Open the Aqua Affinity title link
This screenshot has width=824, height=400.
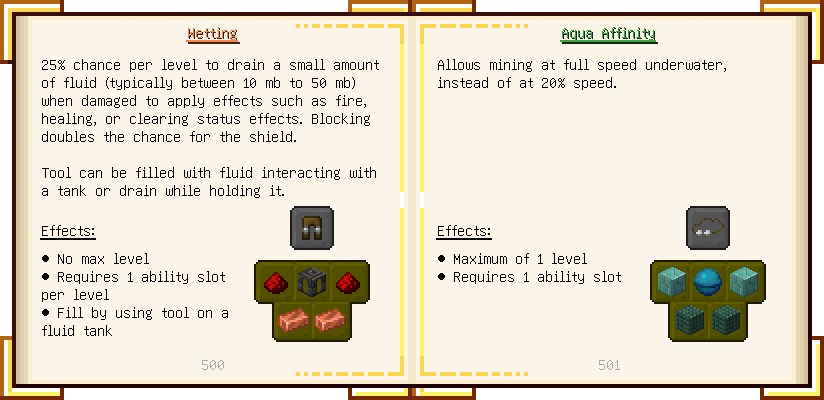coord(608,34)
